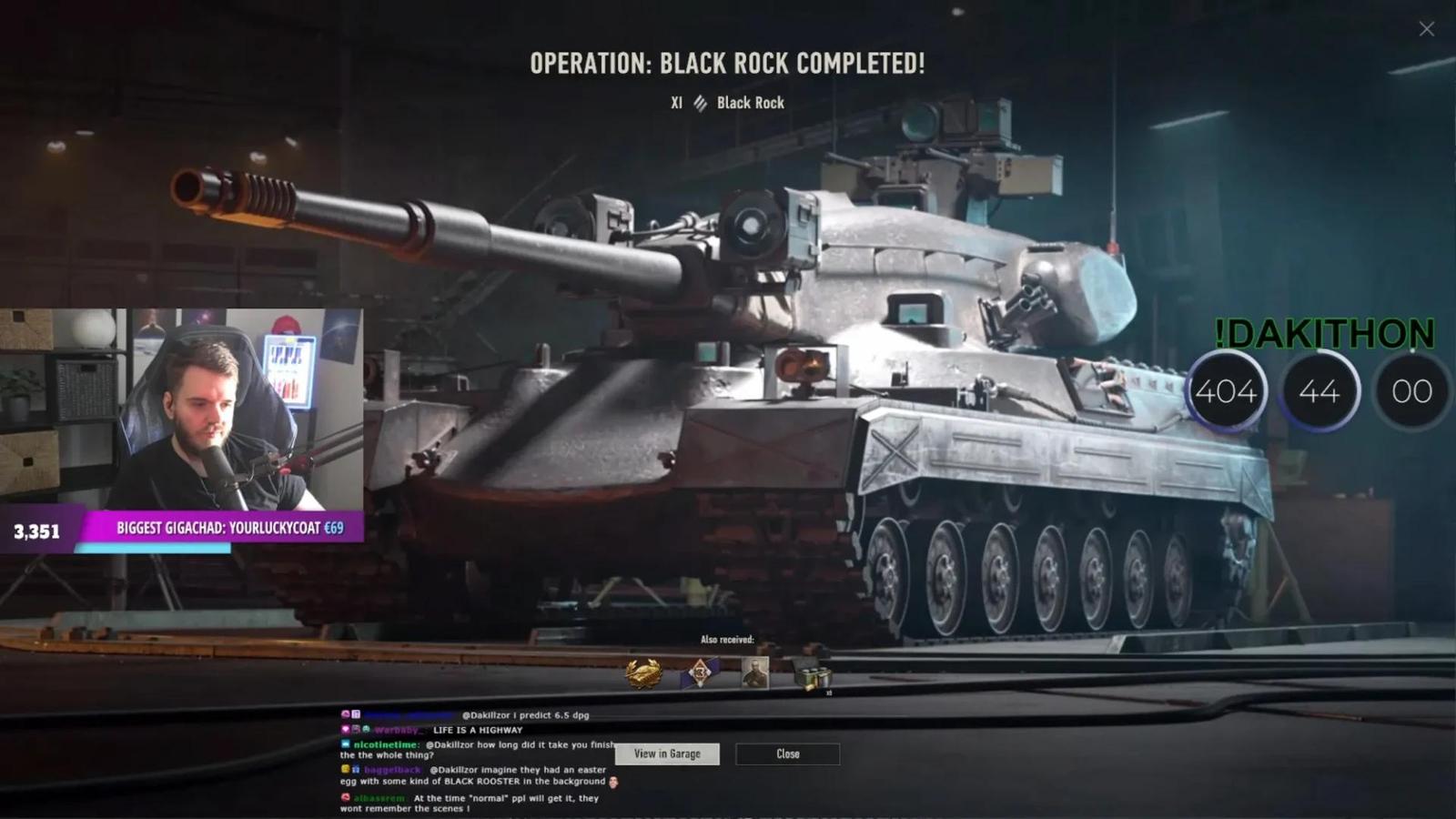Dismiss the screen with the top-right X
1456x819 pixels.
click(1425, 28)
